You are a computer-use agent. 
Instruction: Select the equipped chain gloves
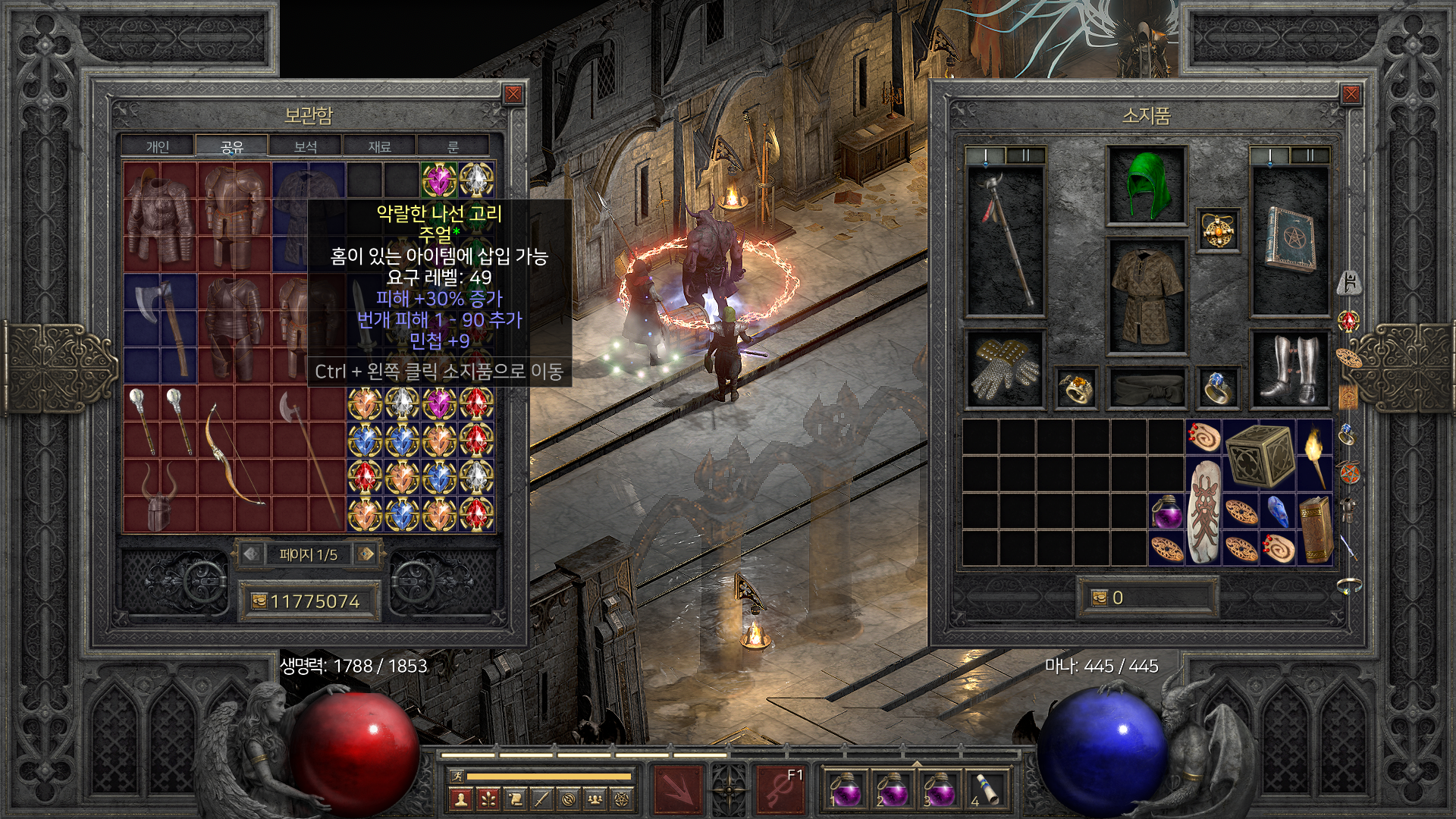pyautogui.click(x=1006, y=369)
